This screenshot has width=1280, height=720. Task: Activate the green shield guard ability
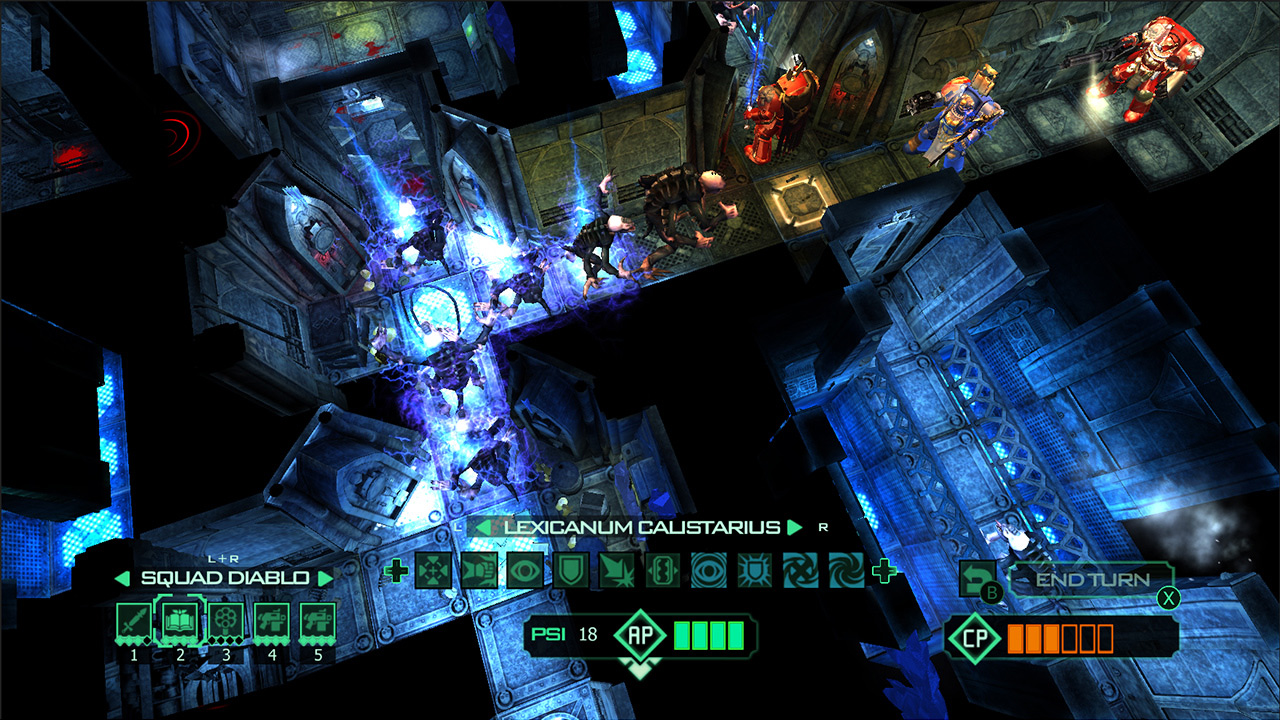tap(570, 570)
